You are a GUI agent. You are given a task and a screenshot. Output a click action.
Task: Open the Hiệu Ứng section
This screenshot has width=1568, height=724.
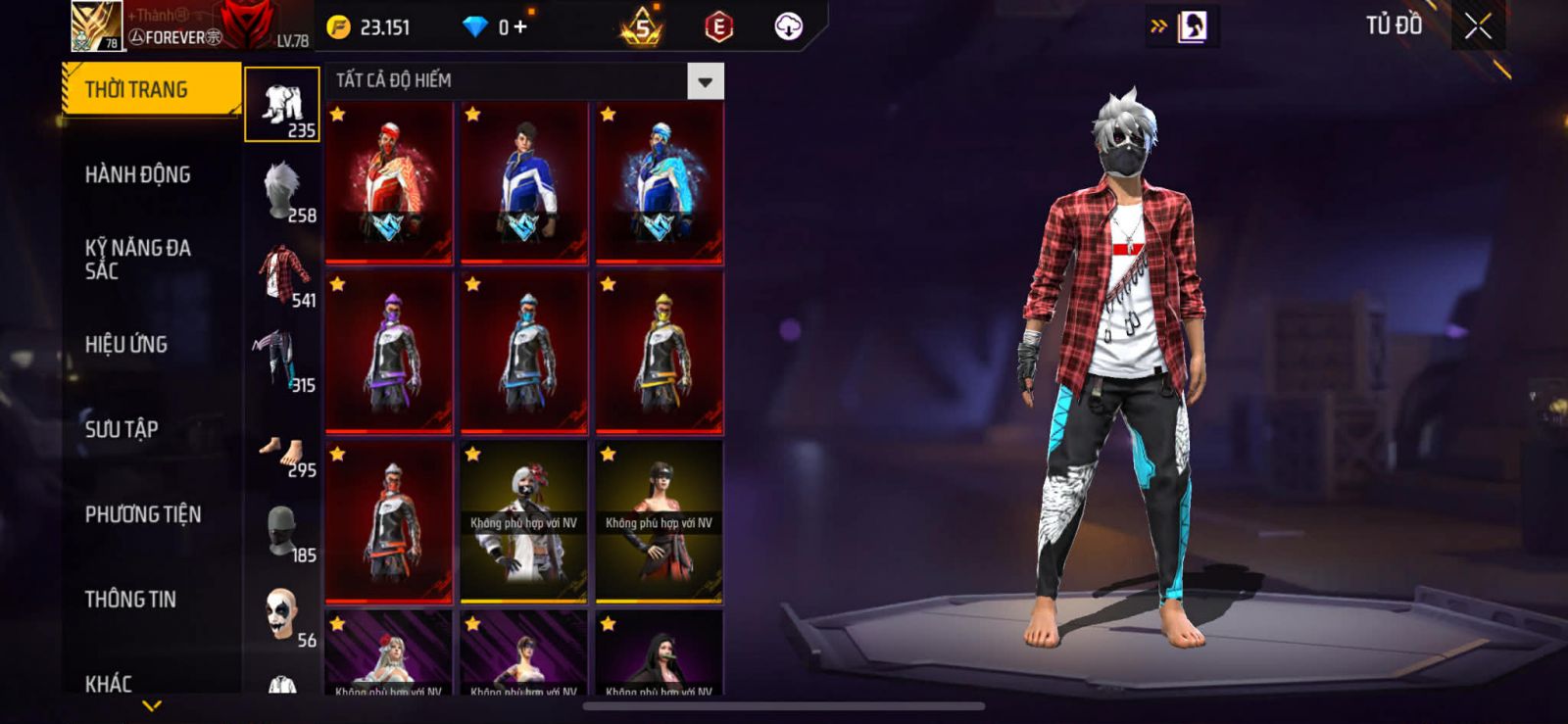click(x=126, y=344)
